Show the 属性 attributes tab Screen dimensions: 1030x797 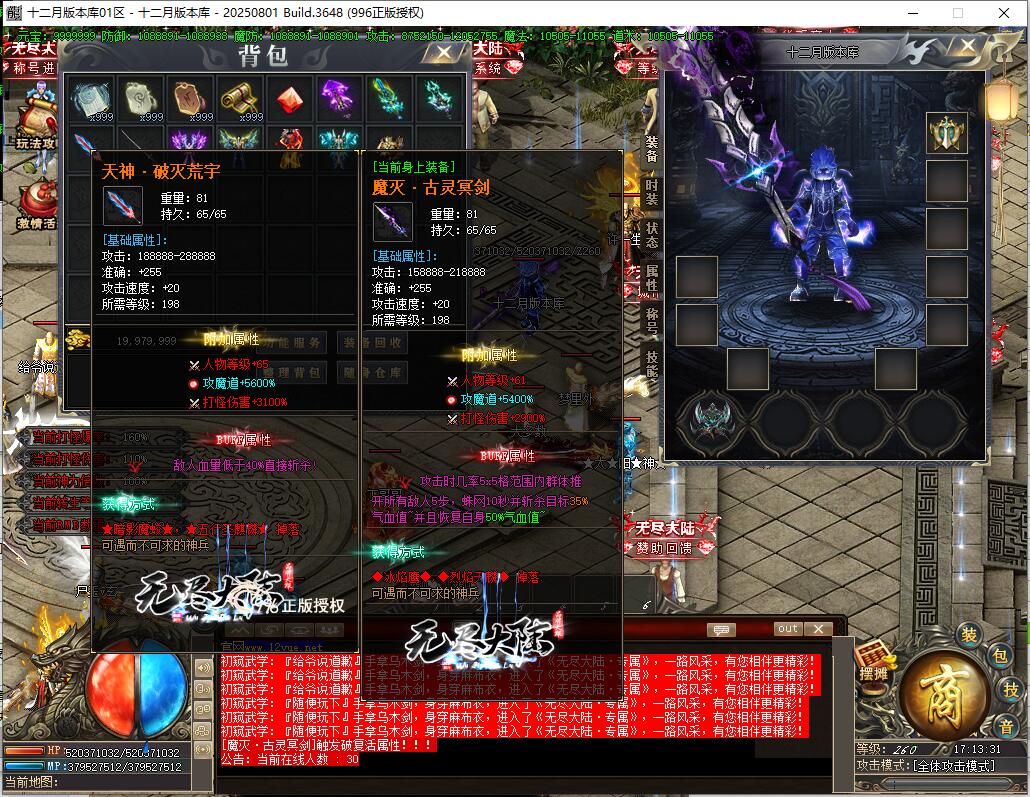652,278
